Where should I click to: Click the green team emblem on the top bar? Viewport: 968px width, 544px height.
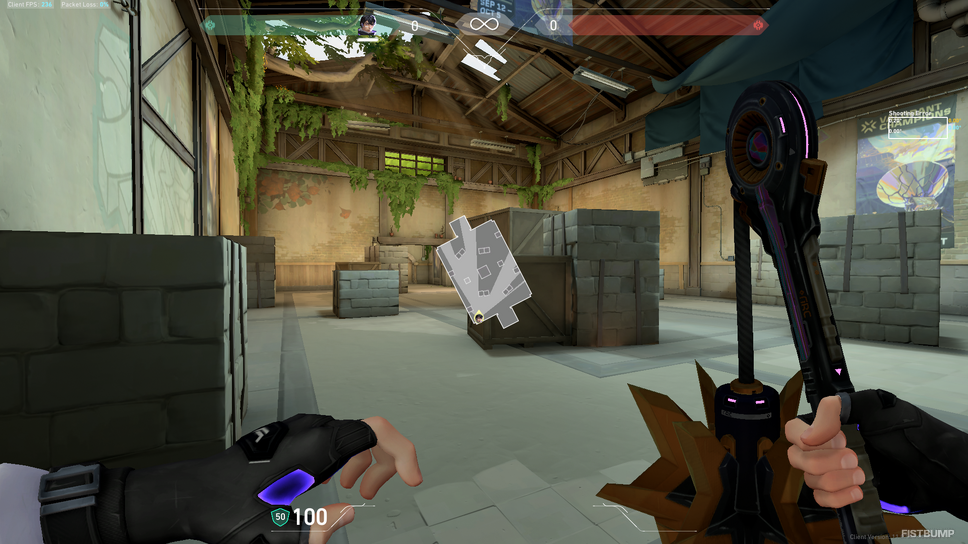(x=210, y=25)
